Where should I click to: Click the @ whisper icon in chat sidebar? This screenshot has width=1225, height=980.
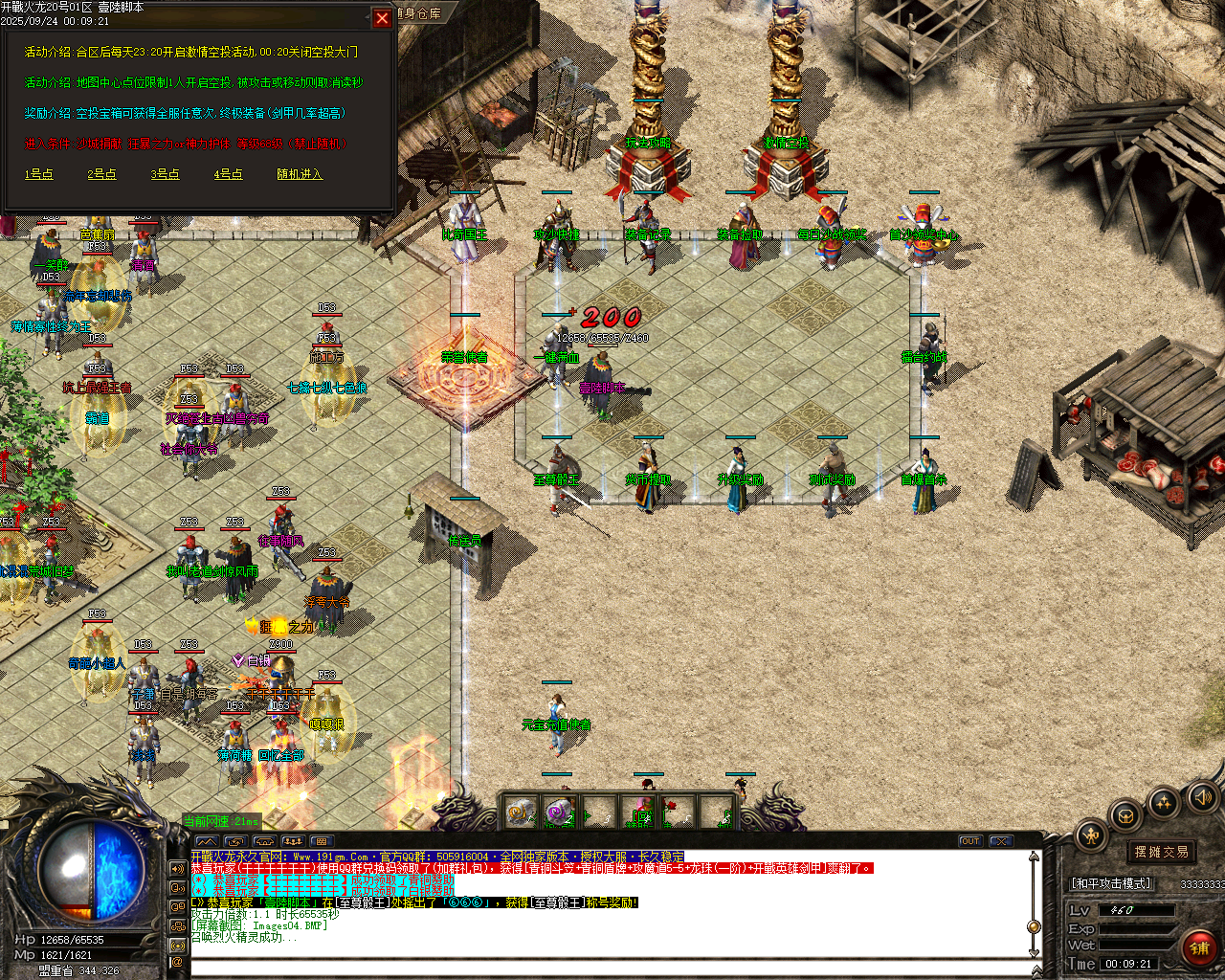178,962
